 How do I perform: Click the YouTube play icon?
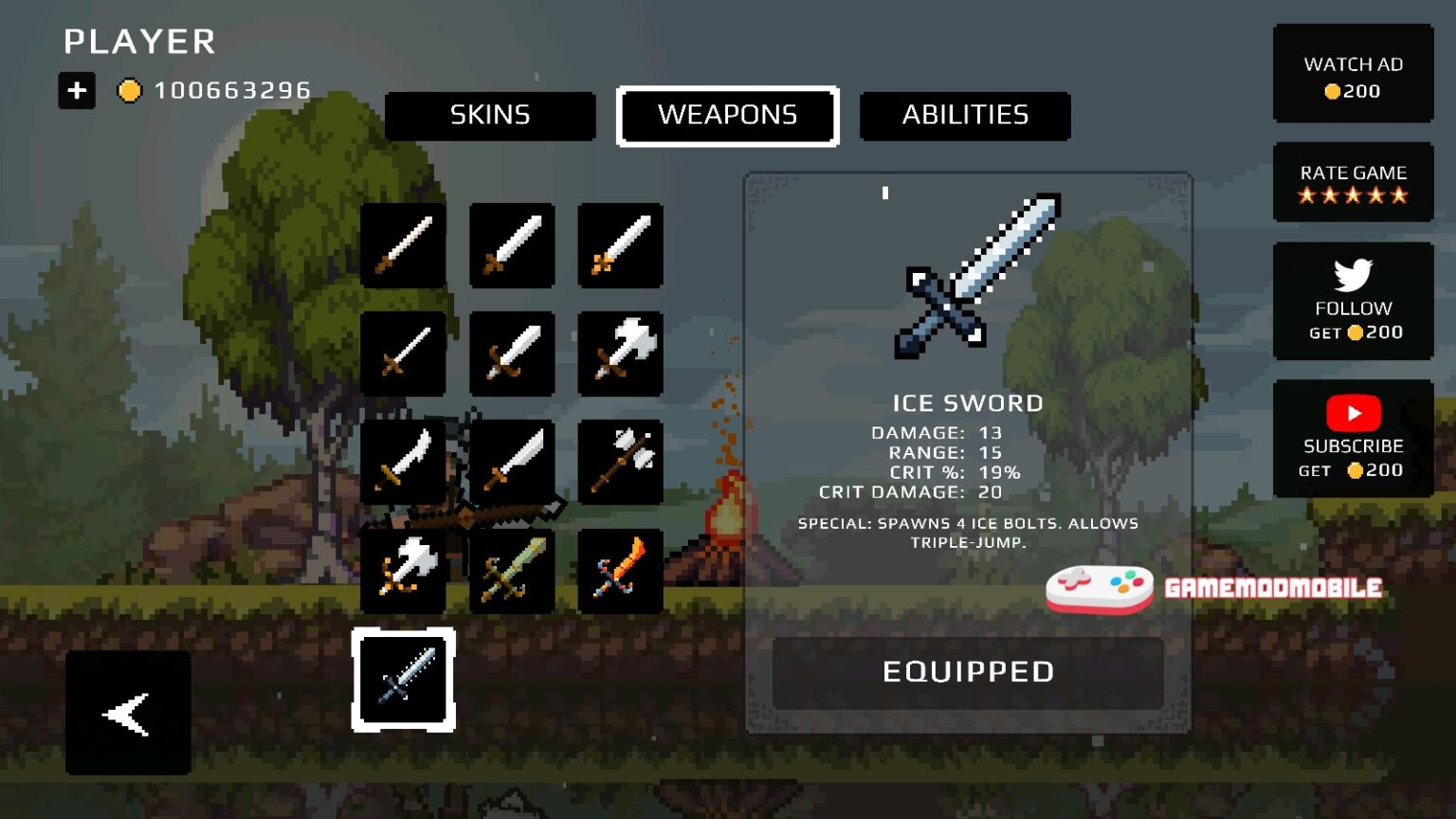pos(1354,413)
